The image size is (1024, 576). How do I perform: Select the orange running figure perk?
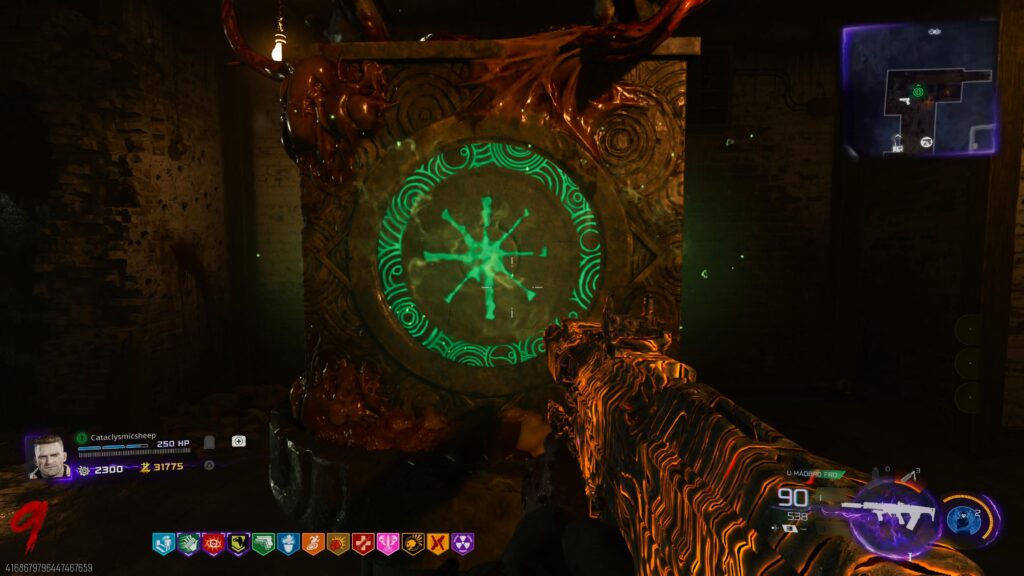click(x=313, y=544)
